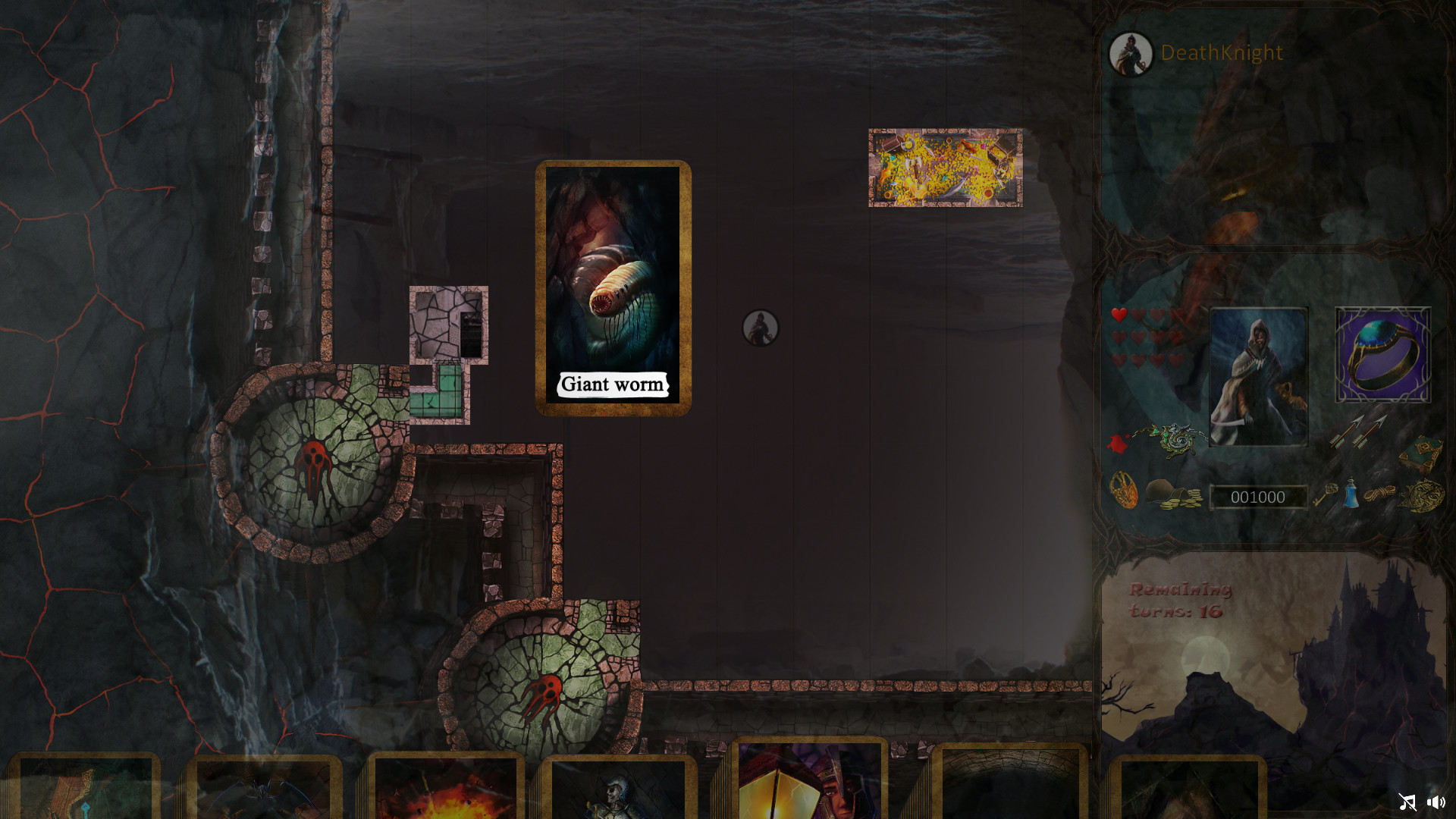The width and height of the screenshot is (1456, 819).
Task: Click the treasure pile room tile
Action: click(x=946, y=168)
